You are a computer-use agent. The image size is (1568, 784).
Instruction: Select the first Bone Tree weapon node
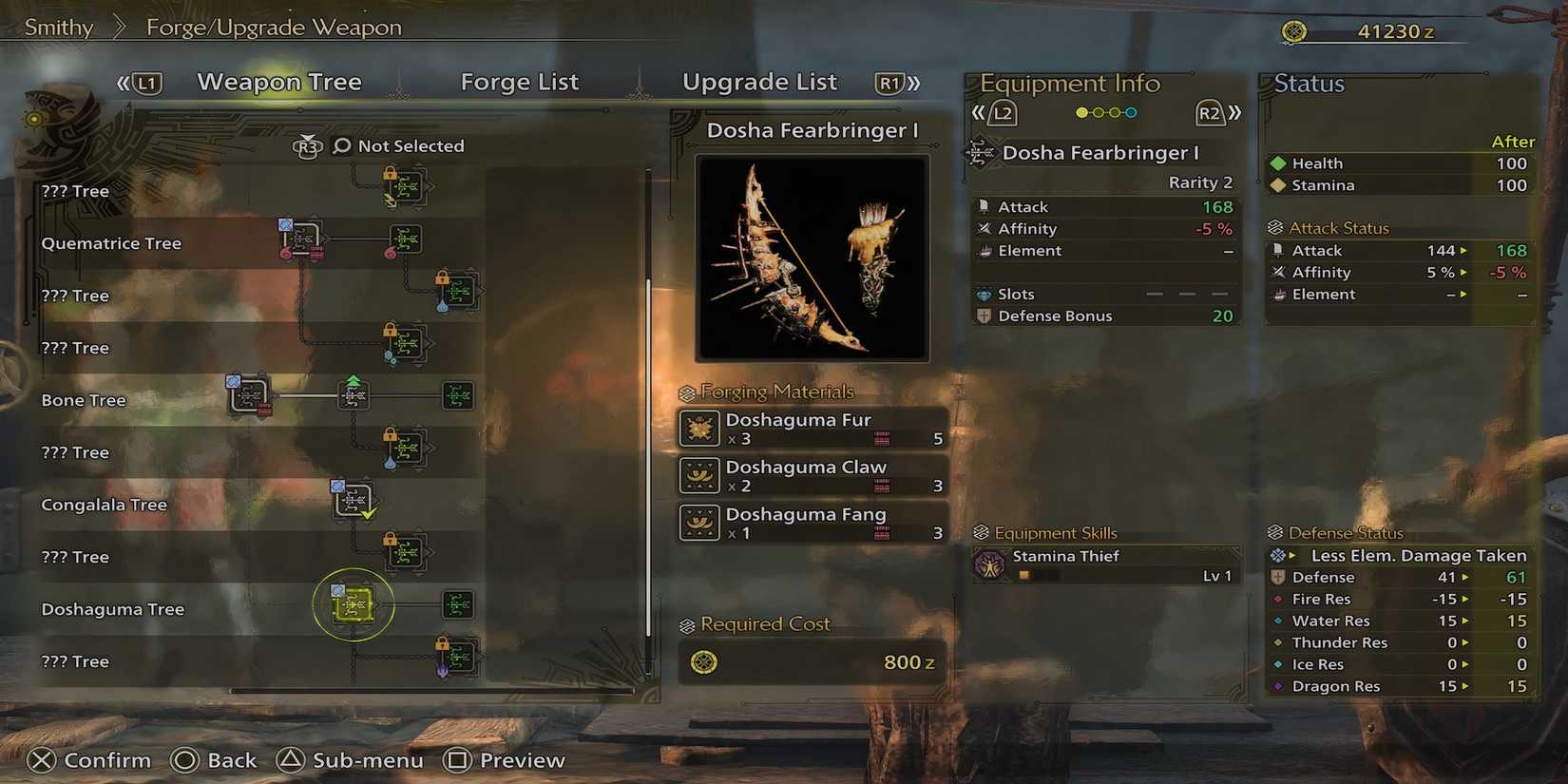coord(249,395)
